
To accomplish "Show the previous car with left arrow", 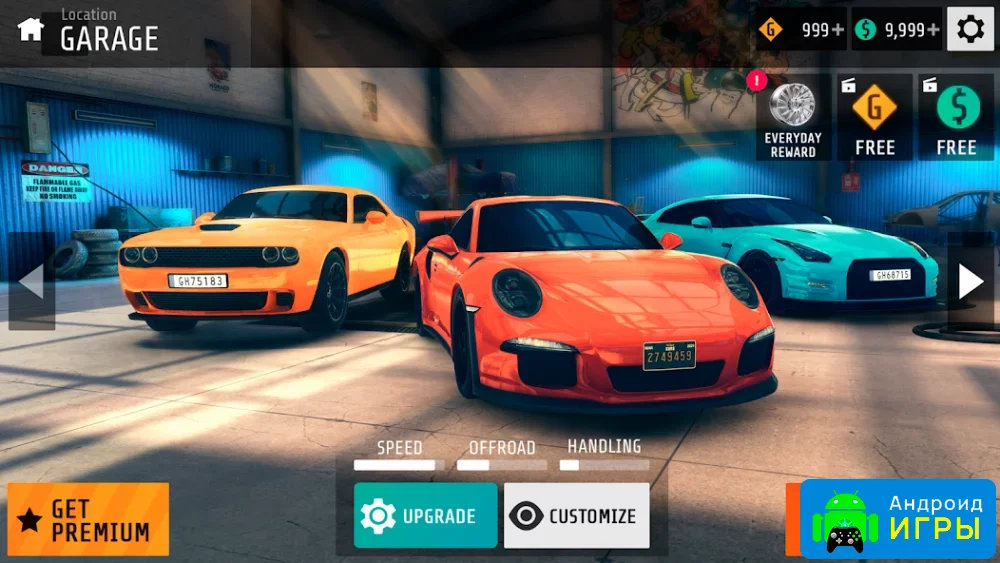I will (x=31, y=281).
